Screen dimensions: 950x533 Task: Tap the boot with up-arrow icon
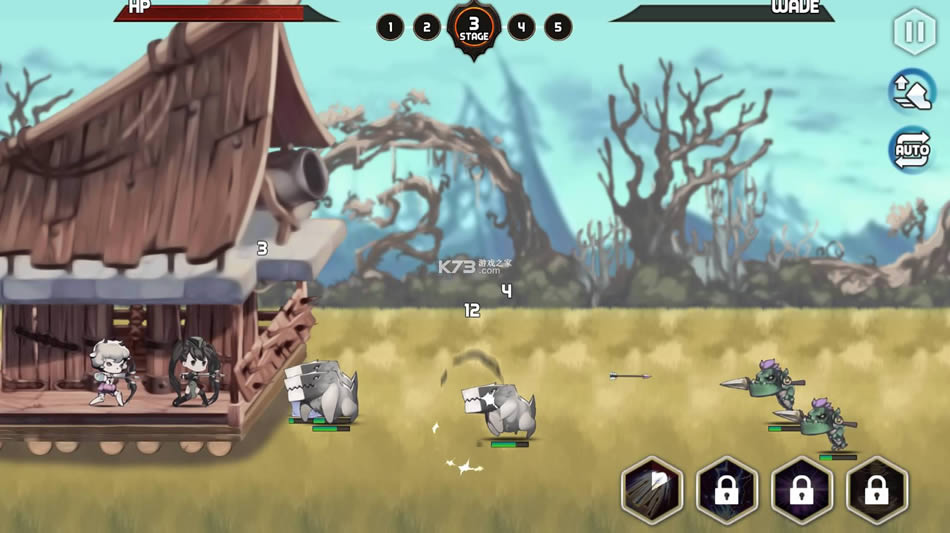pos(911,91)
